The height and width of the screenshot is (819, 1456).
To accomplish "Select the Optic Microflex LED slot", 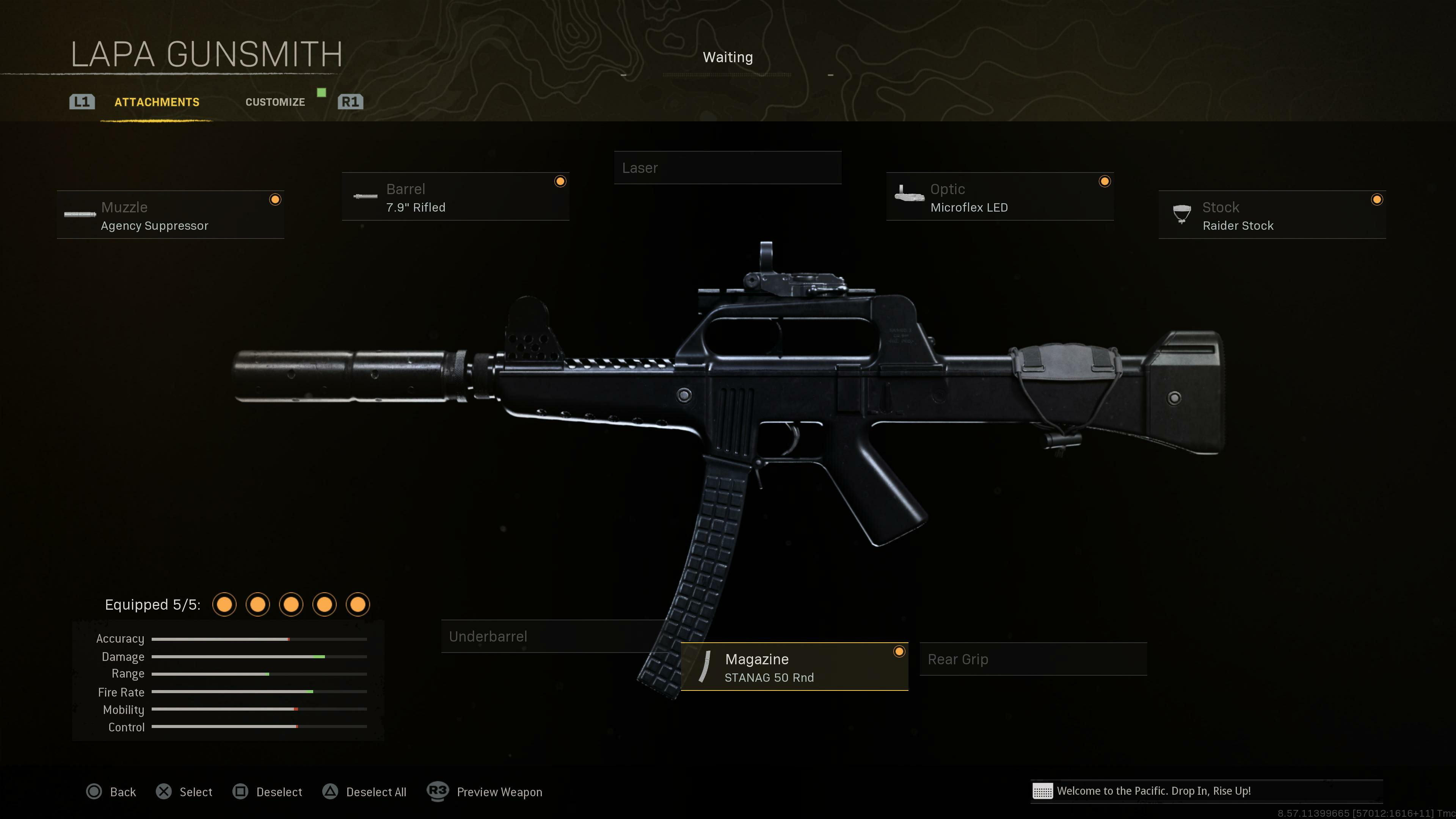I will point(999,197).
